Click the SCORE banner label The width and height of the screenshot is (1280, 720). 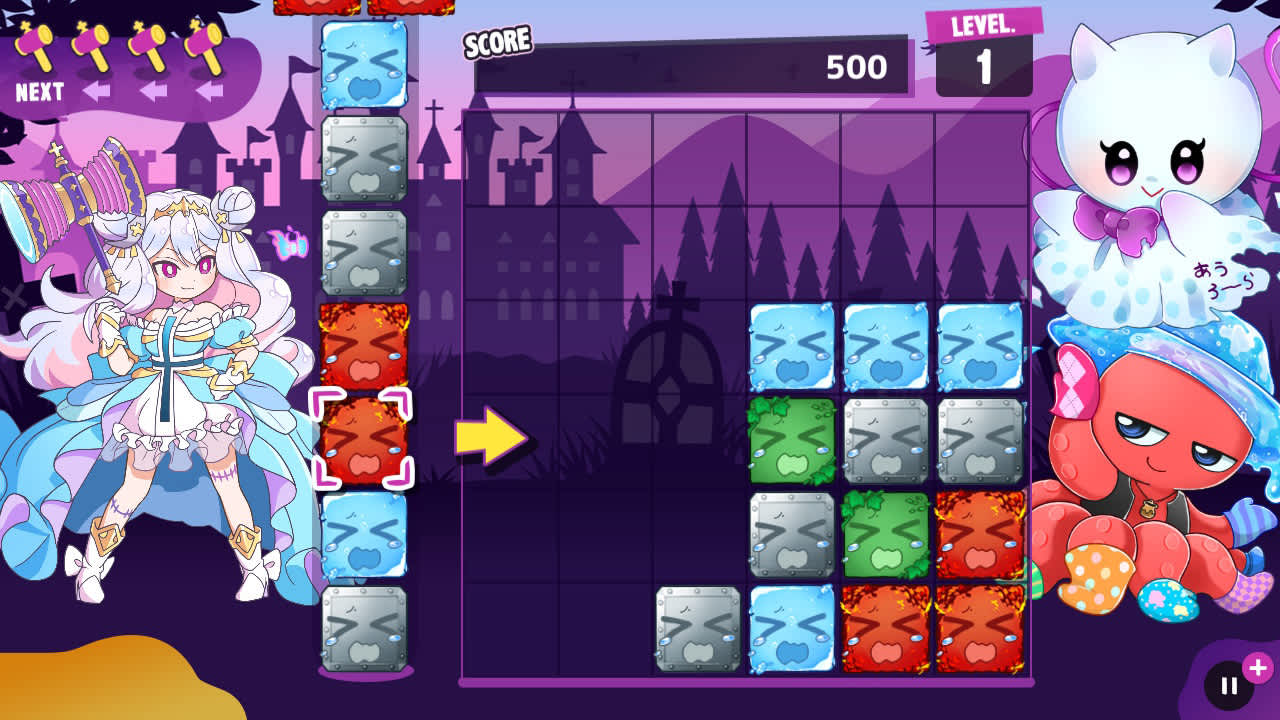click(x=498, y=42)
